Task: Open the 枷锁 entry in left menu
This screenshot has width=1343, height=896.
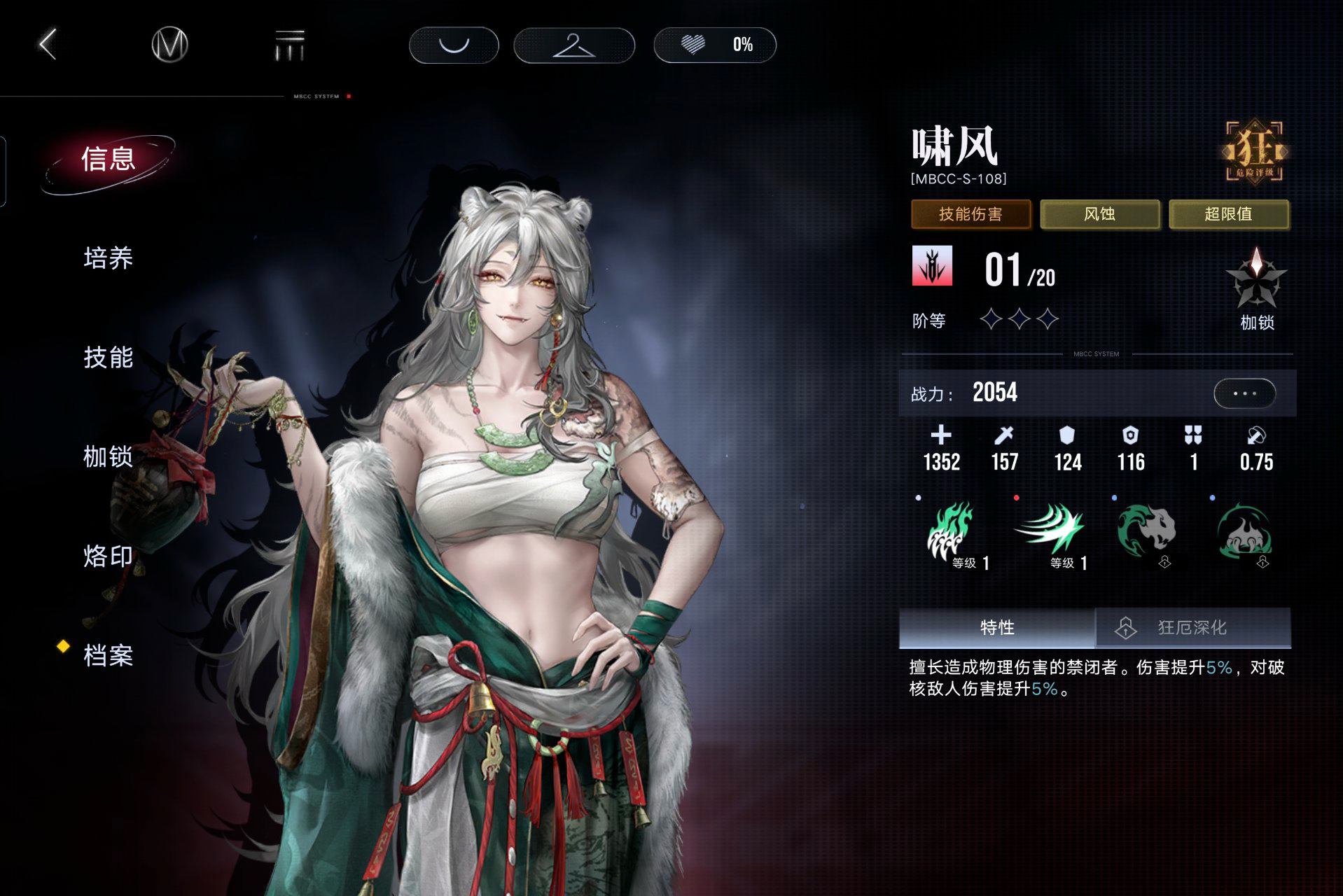Action: [108, 457]
